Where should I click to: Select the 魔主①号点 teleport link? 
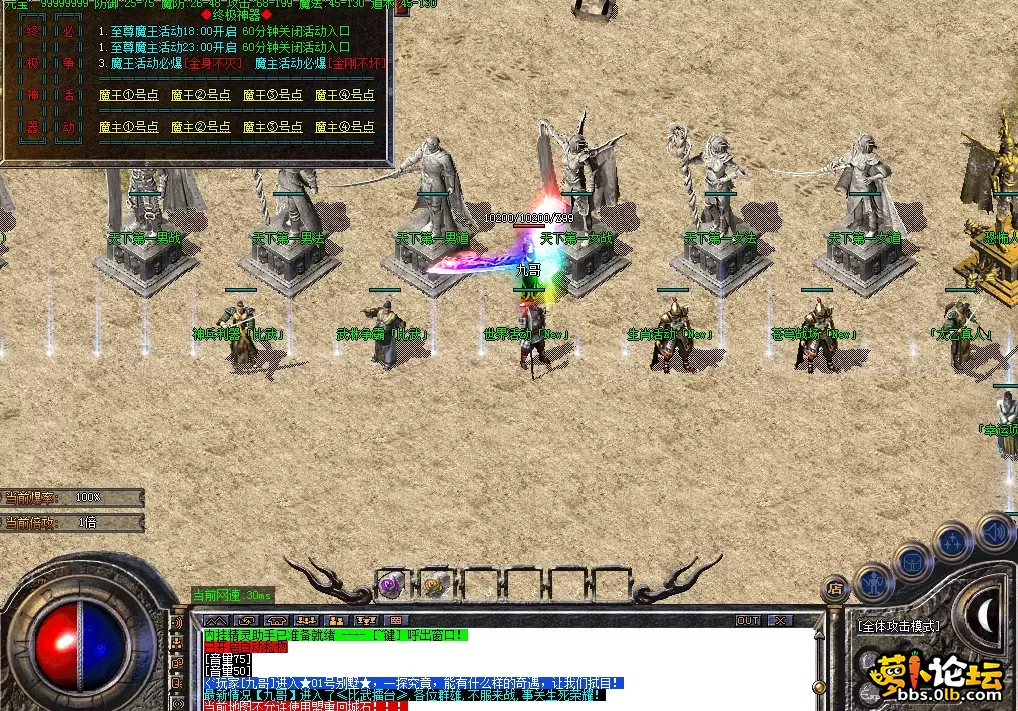tap(129, 127)
